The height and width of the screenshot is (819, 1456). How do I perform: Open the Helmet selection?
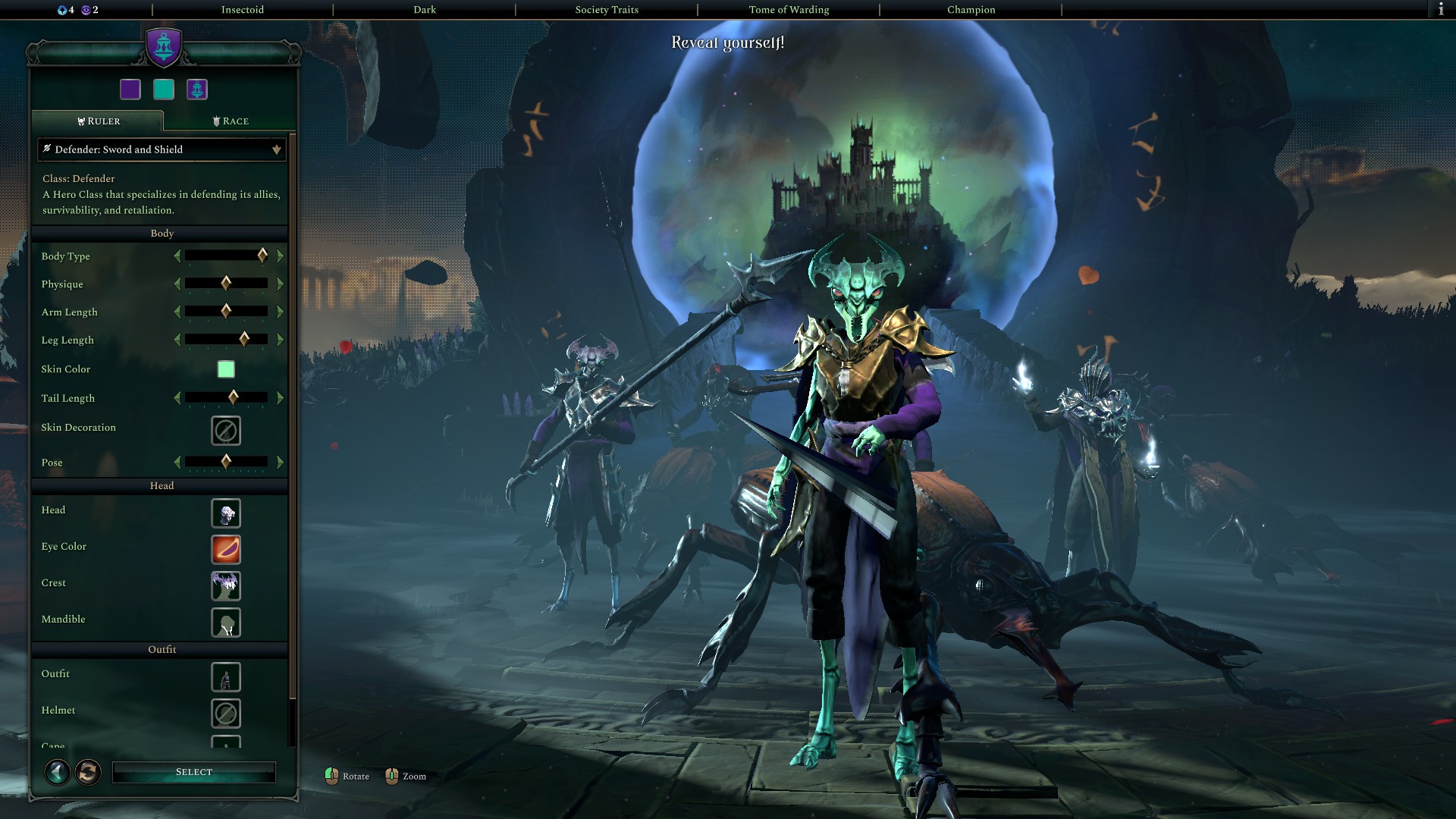tap(226, 714)
